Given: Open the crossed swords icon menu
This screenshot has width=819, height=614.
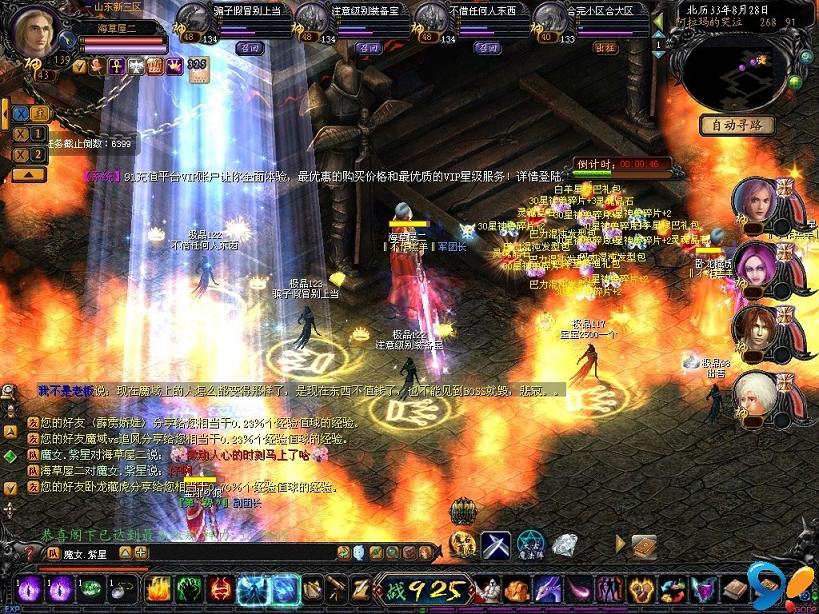Looking at the screenshot, I should [496, 545].
